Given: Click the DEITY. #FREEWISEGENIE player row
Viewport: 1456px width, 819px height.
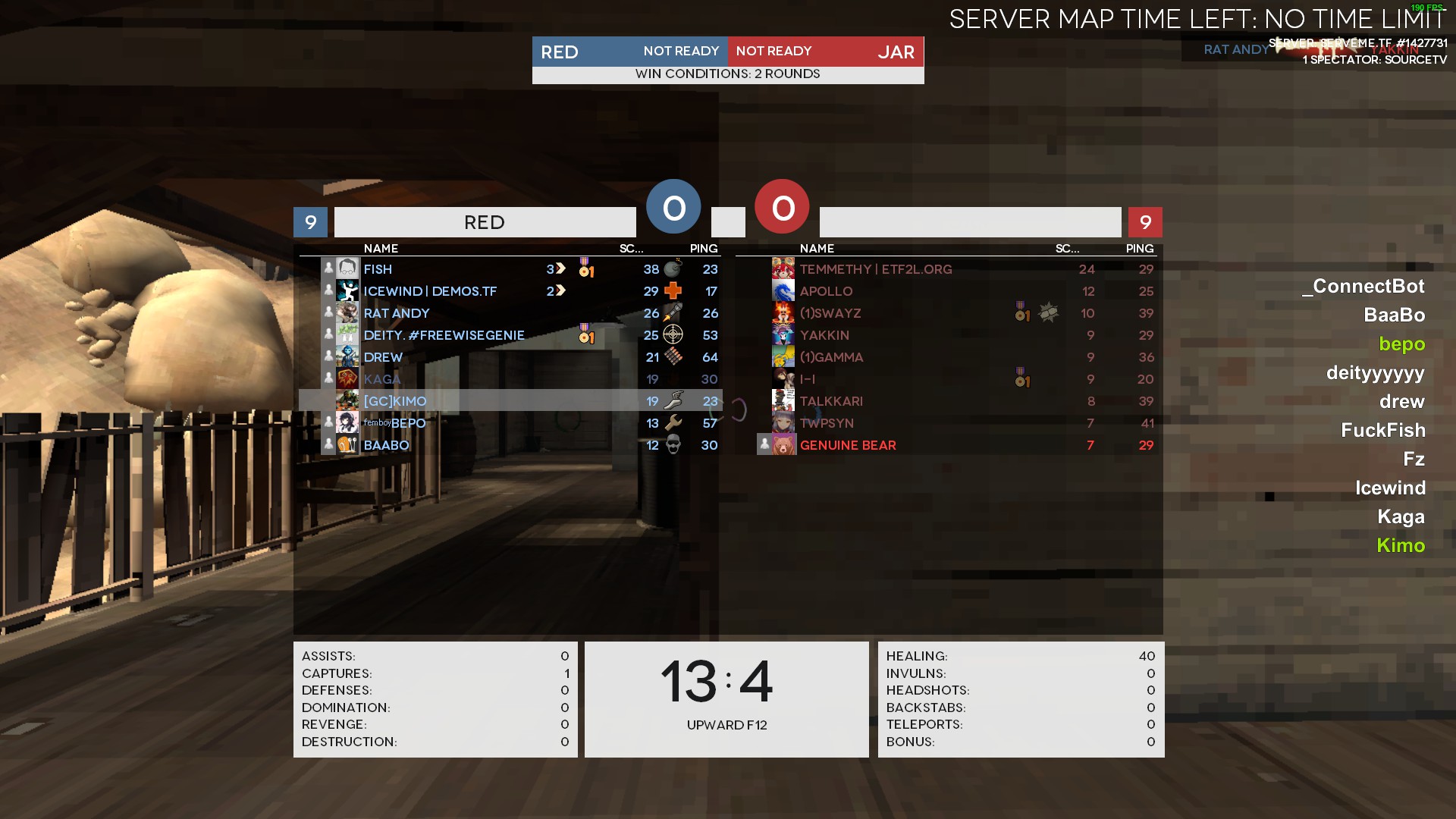Looking at the screenshot, I should click(x=444, y=335).
